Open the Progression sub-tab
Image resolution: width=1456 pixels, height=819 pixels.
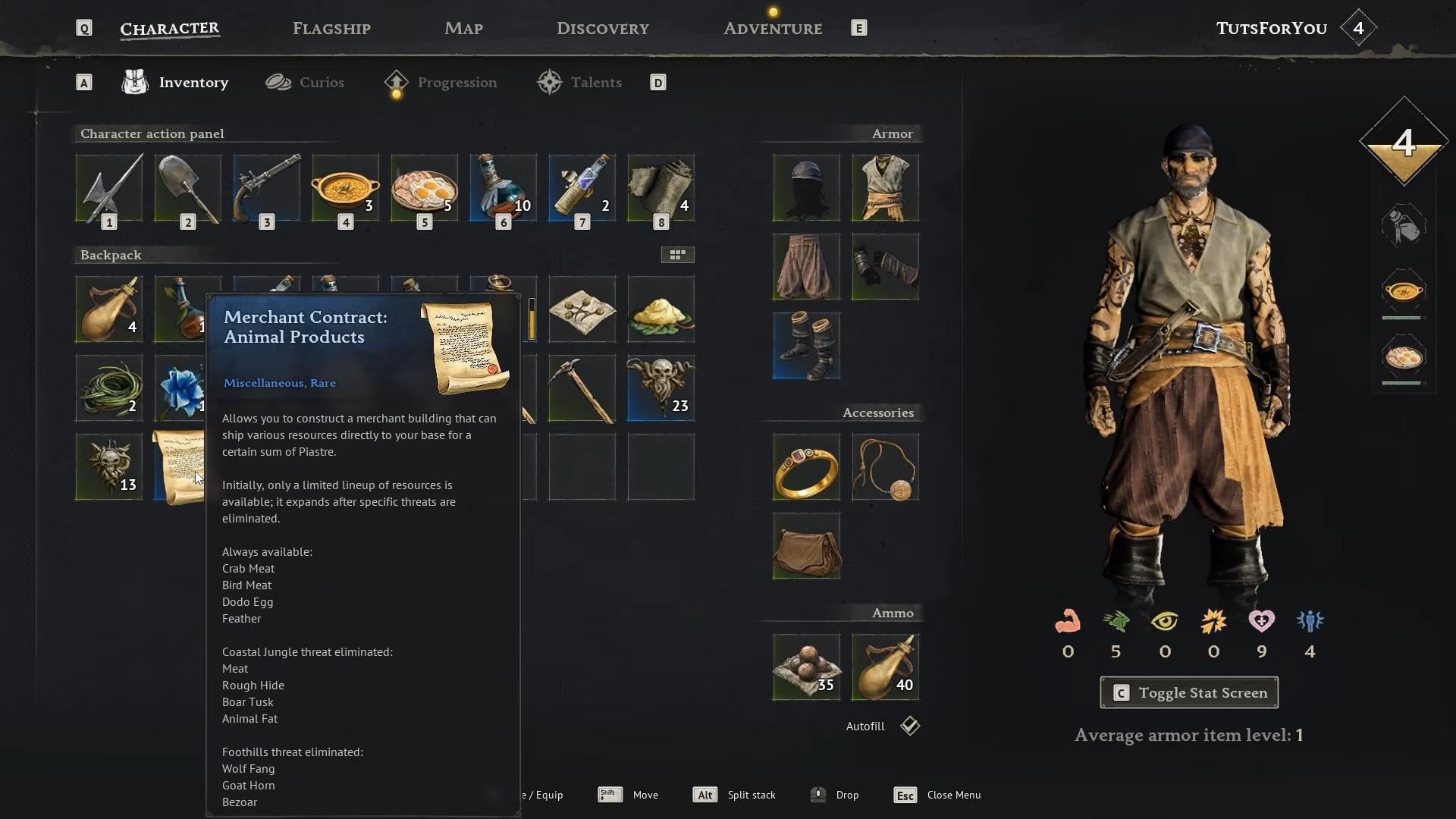click(441, 83)
